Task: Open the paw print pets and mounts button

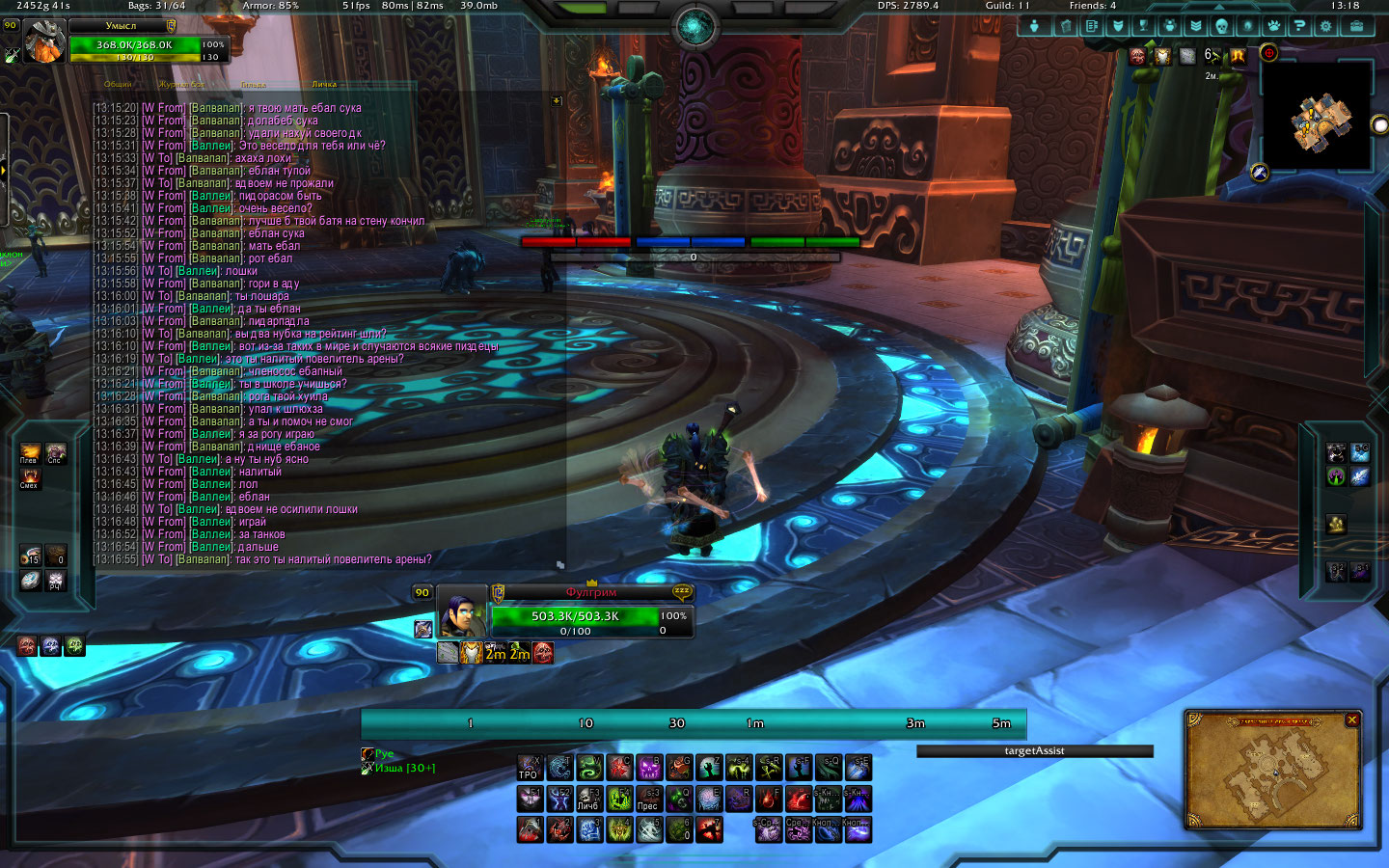Action: [1273, 26]
